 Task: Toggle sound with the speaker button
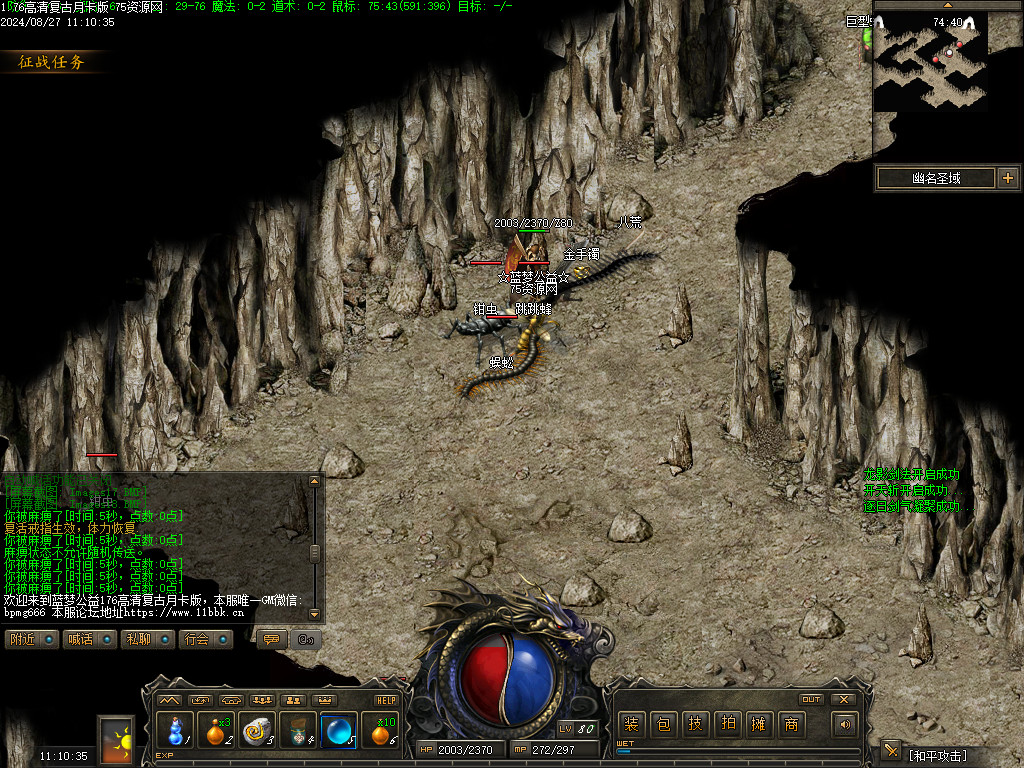pyautogui.click(x=846, y=724)
